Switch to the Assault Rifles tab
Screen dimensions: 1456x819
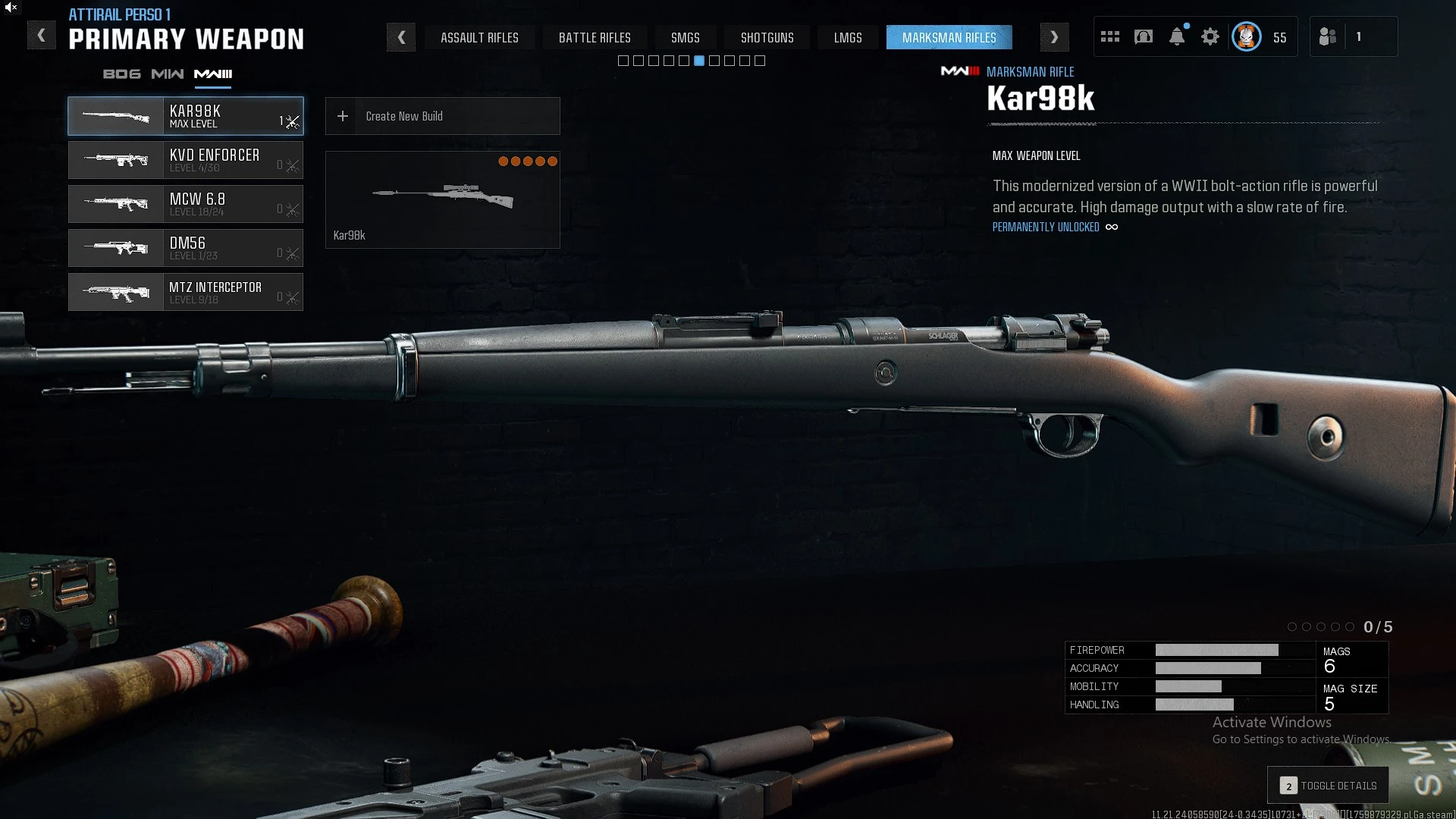pyautogui.click(x=479, y=38)
